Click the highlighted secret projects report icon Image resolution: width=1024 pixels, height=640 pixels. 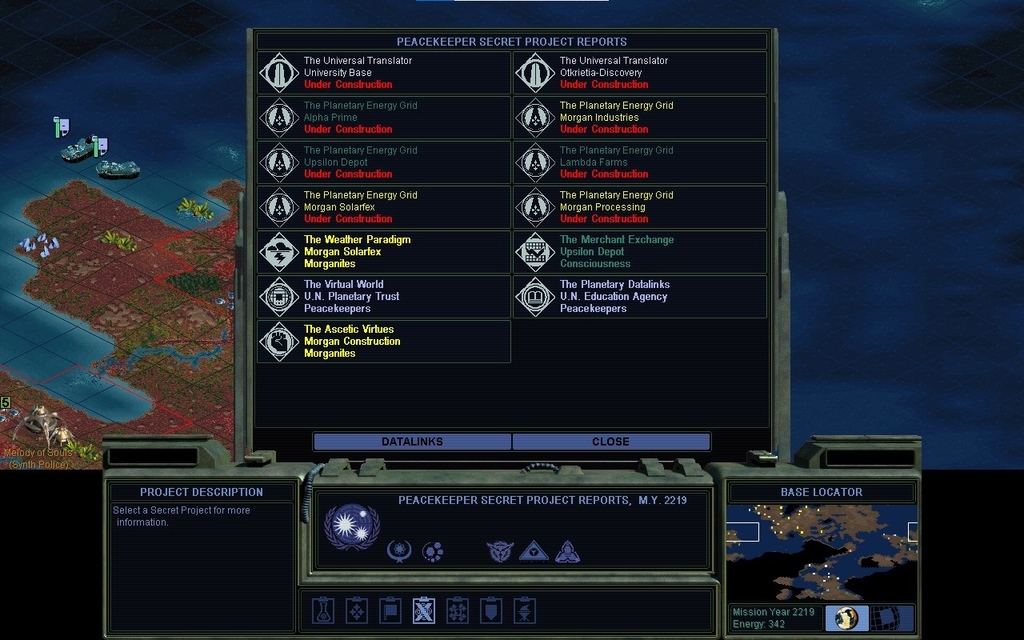(x=424, y=610)
